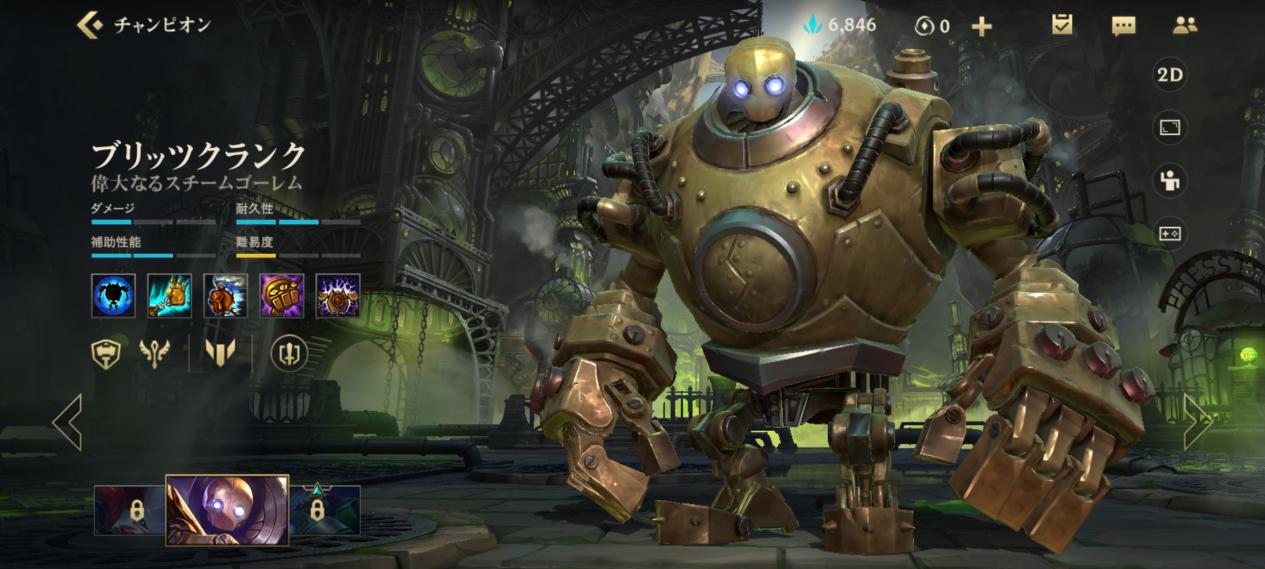Go back to the チャンピオン list
This screenshot has height=569, width=1265.
coord(92,25)
